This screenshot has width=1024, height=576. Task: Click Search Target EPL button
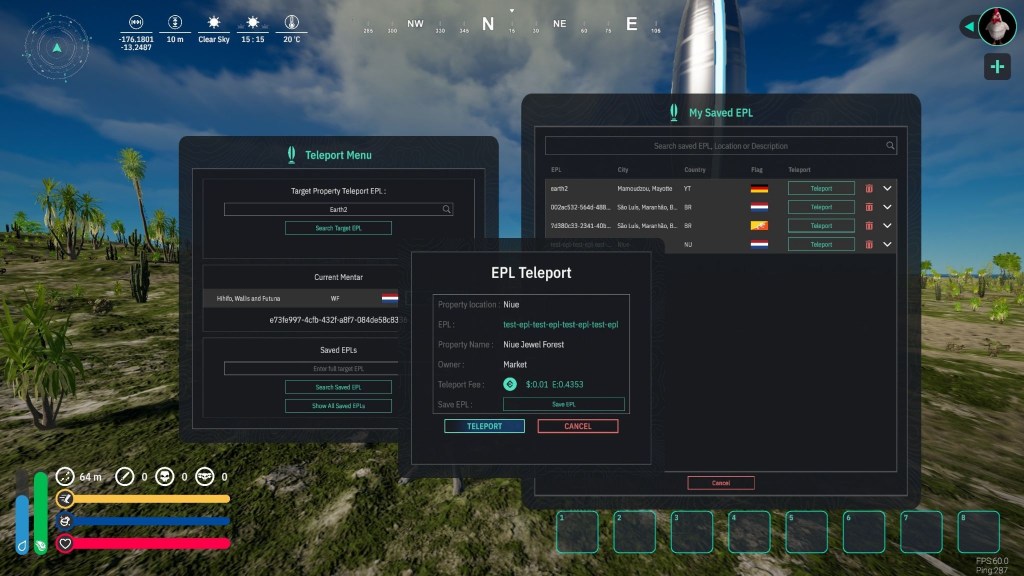pos(338,228)
